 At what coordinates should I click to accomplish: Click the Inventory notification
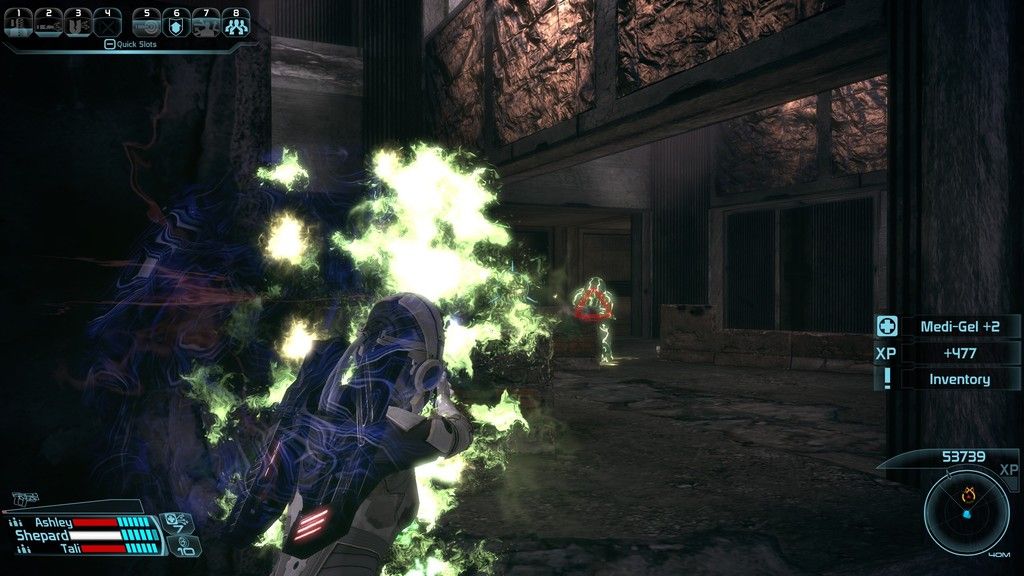click(x=958, y=379)
